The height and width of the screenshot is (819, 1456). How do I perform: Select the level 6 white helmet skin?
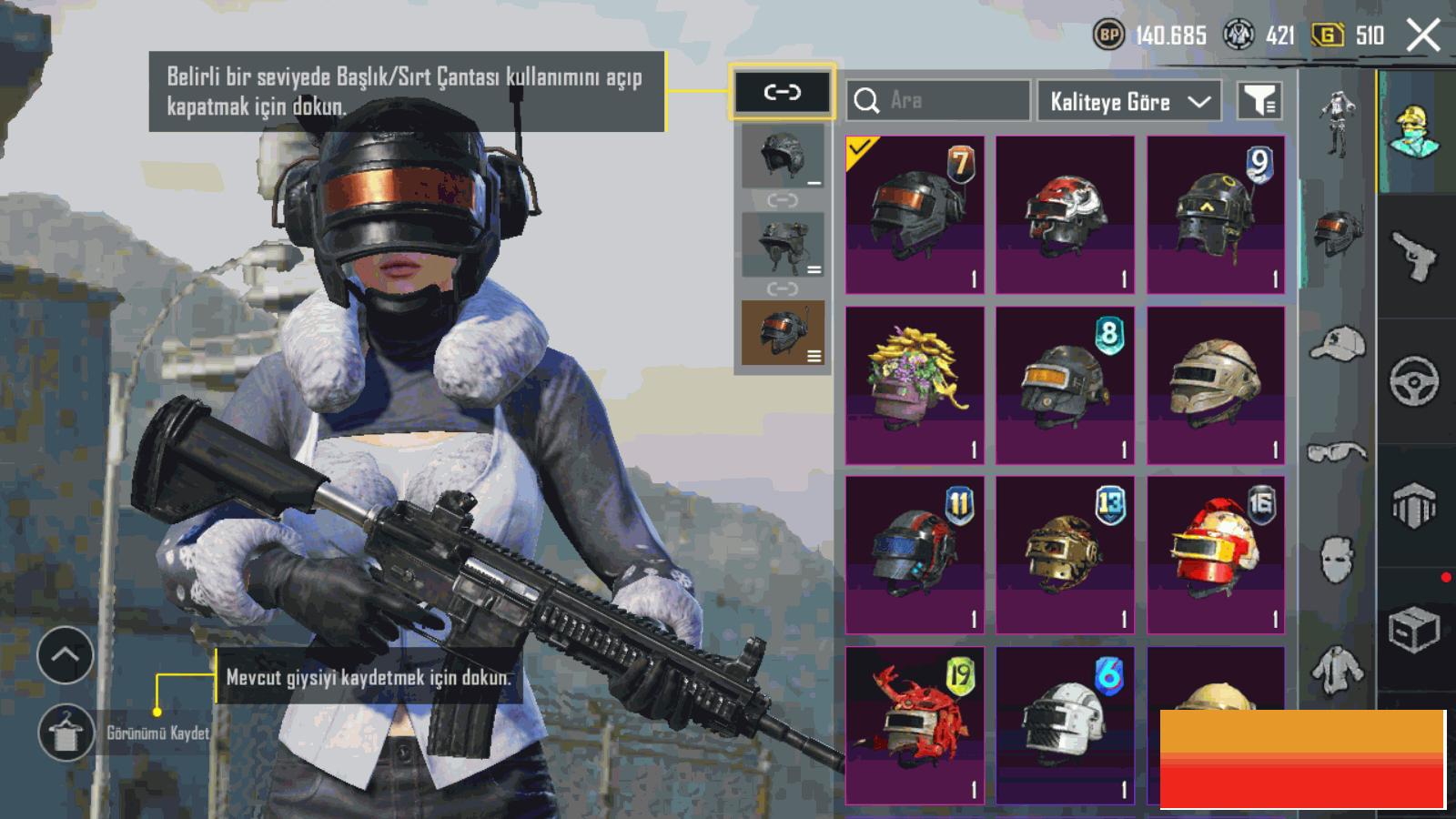coord(1065,725)
